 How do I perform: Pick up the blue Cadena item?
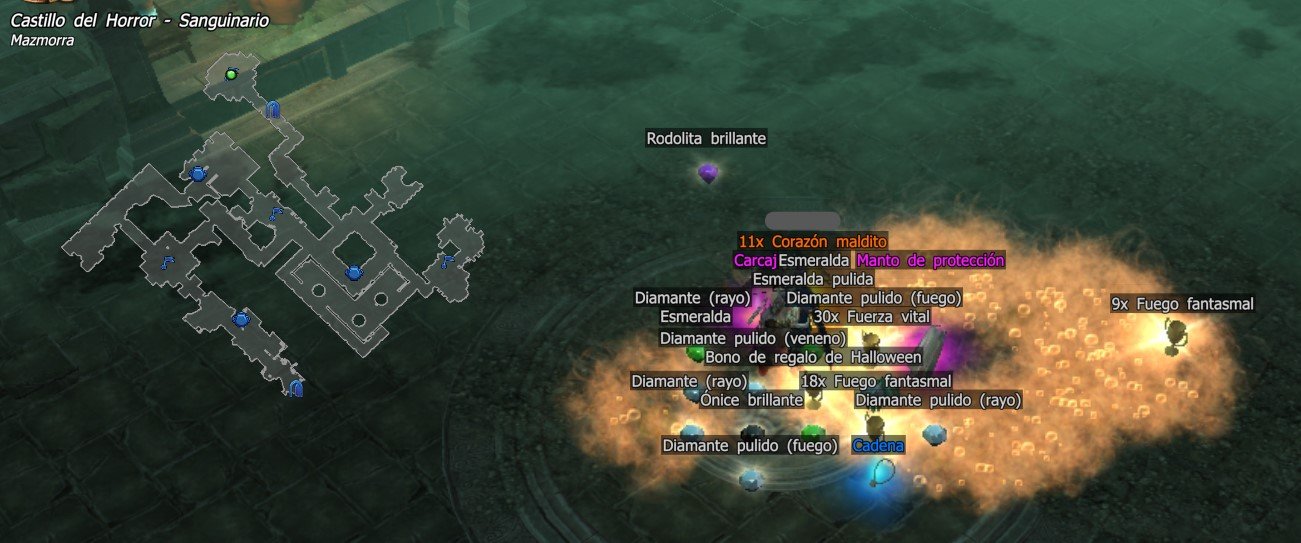pos(878,446)
